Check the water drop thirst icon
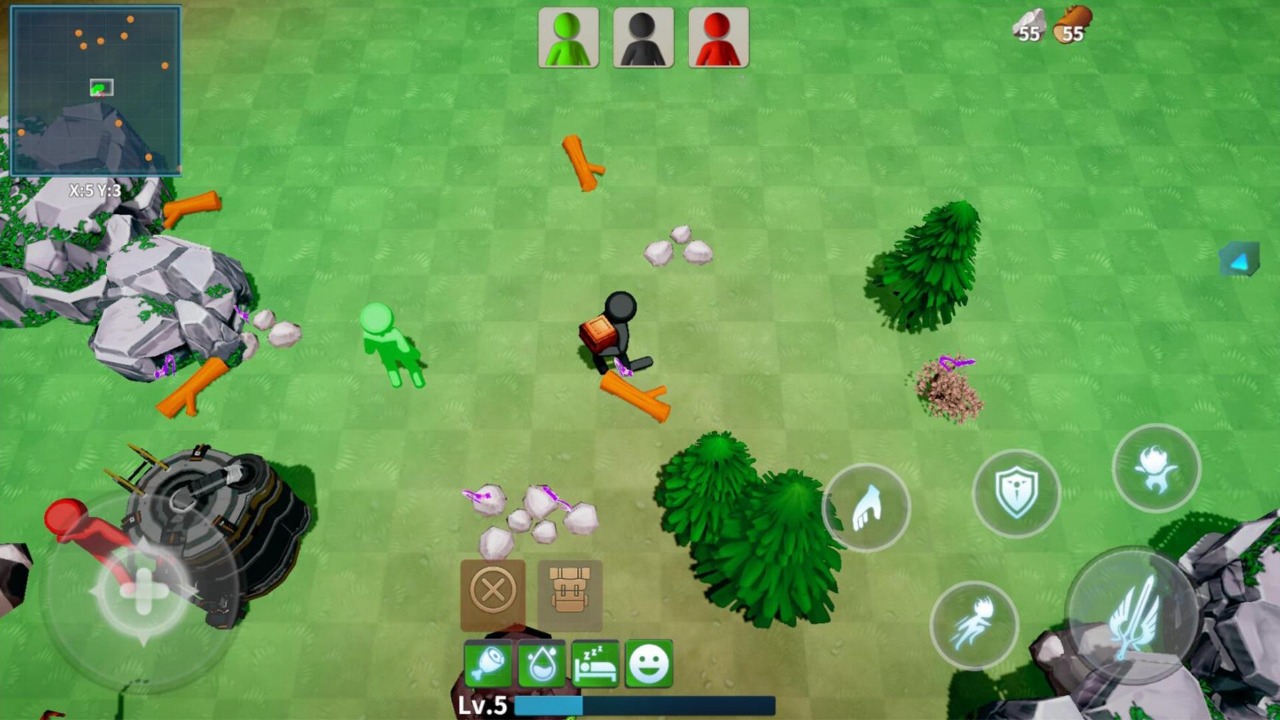 coord(542,664)
